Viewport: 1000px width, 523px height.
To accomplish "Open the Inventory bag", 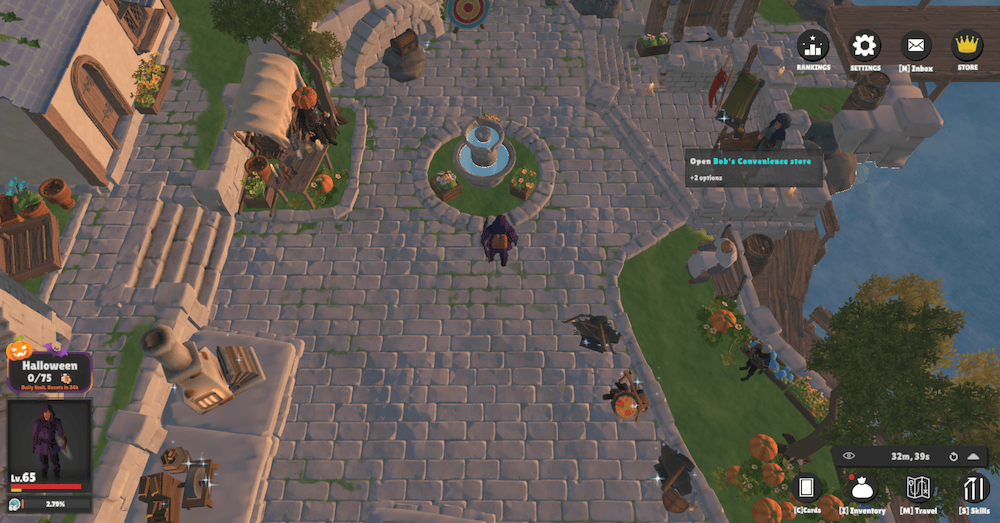I will [x=862, y=488].
